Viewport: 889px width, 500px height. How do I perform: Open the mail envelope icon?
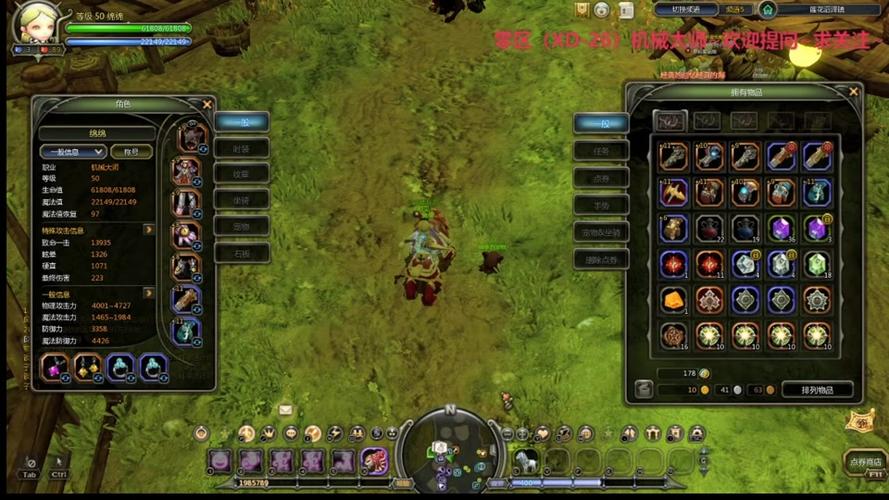285,410
